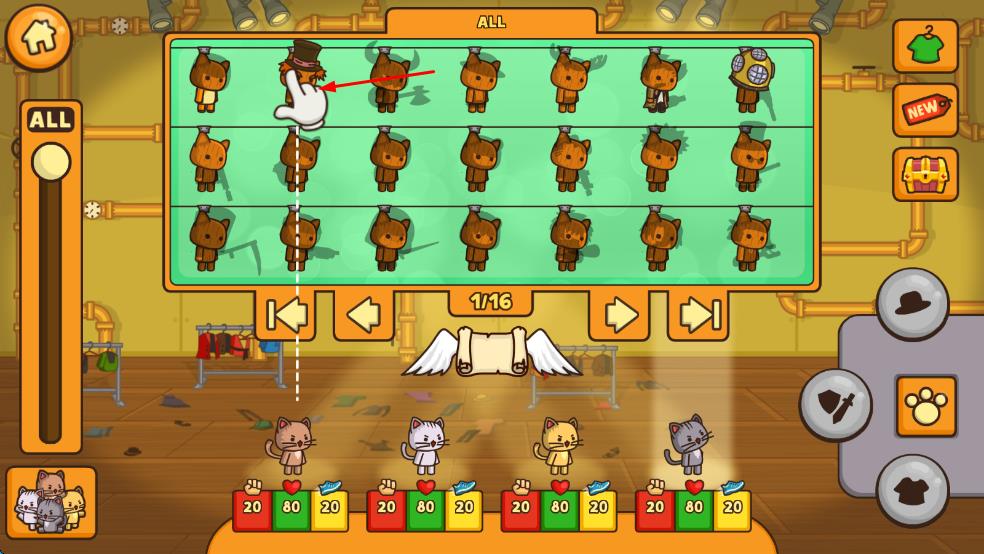The width and height of the screenshot is (984, 554).
Task: Open the treasure chest button
Action: tap(925, 175)
